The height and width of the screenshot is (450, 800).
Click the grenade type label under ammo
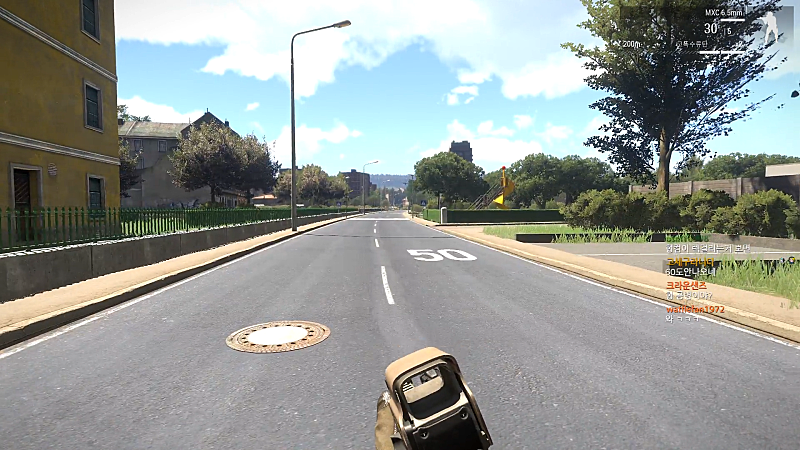click(x=692, y=44)
